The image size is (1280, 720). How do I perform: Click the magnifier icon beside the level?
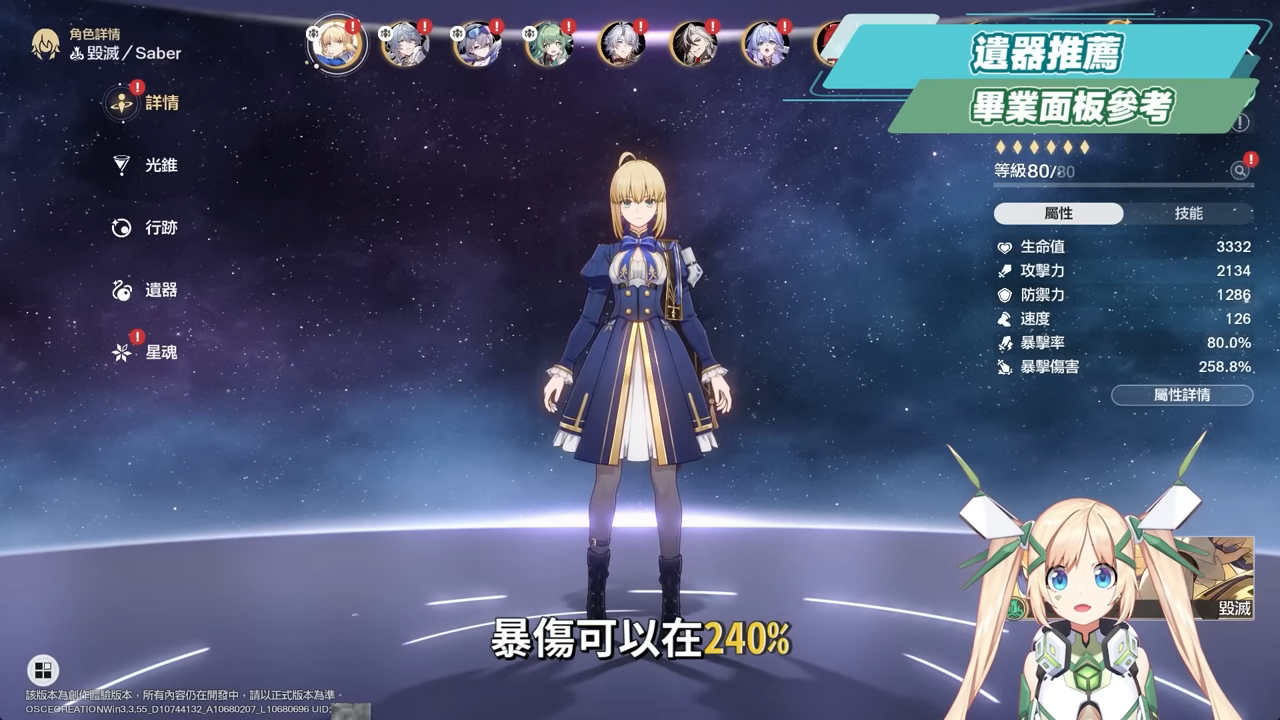pyautogui.click(x=1240, y=171)
